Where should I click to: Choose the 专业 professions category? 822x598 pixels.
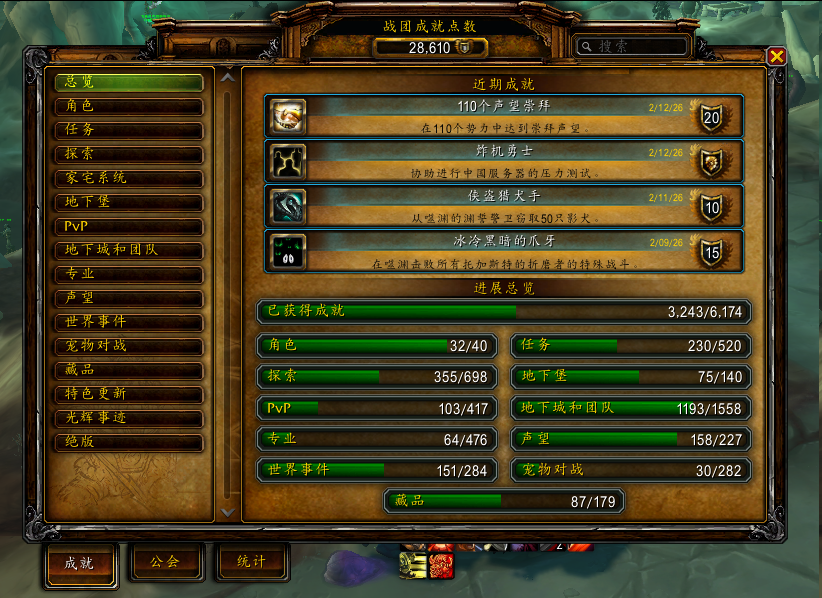(129, 274)
